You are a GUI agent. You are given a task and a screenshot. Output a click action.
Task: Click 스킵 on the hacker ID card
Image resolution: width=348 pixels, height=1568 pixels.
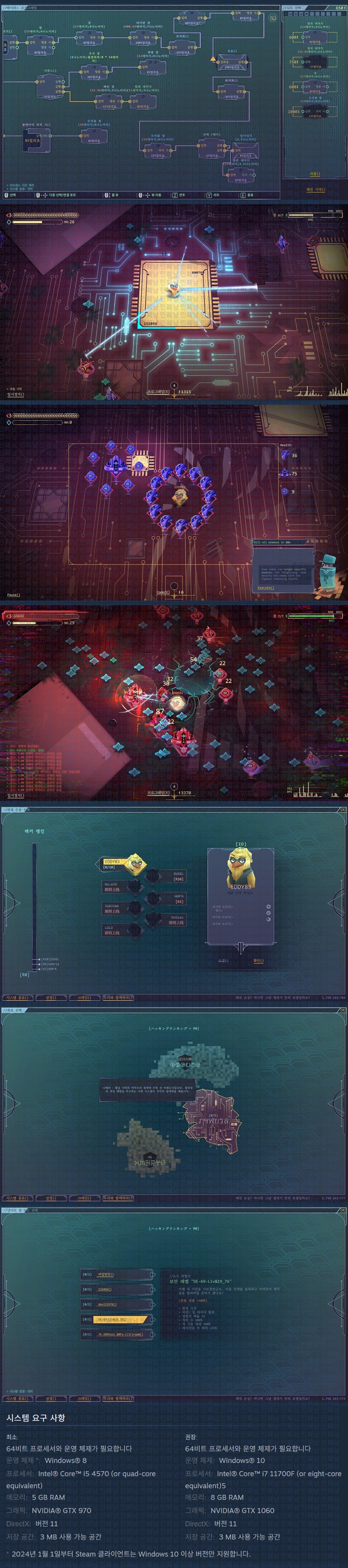point(223,961)
